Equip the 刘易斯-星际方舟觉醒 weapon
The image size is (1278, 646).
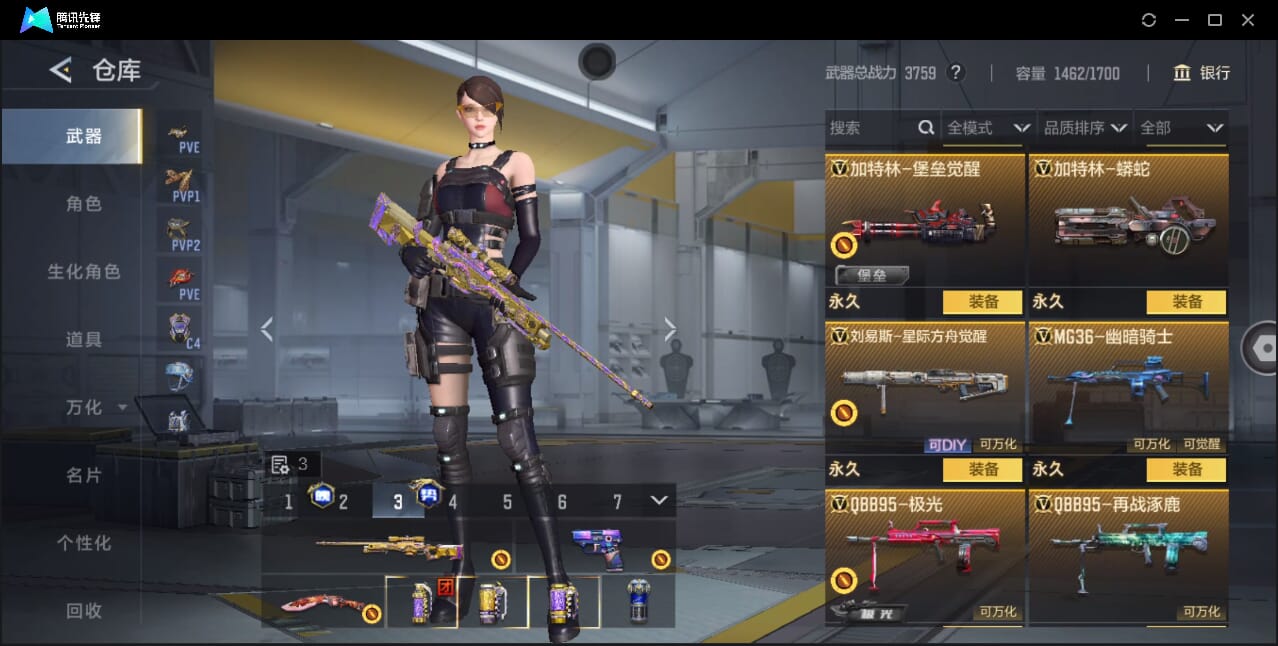click(x=982, y=469)
